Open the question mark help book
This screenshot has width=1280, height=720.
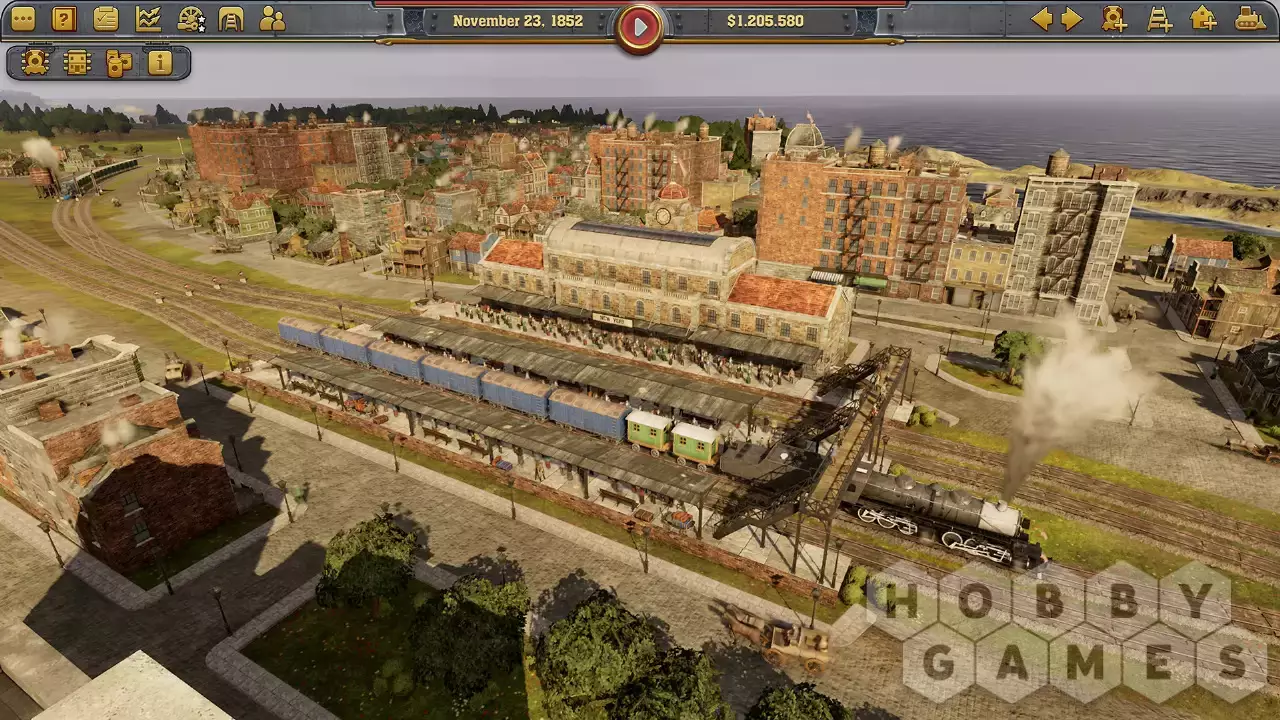pos(64,19)
